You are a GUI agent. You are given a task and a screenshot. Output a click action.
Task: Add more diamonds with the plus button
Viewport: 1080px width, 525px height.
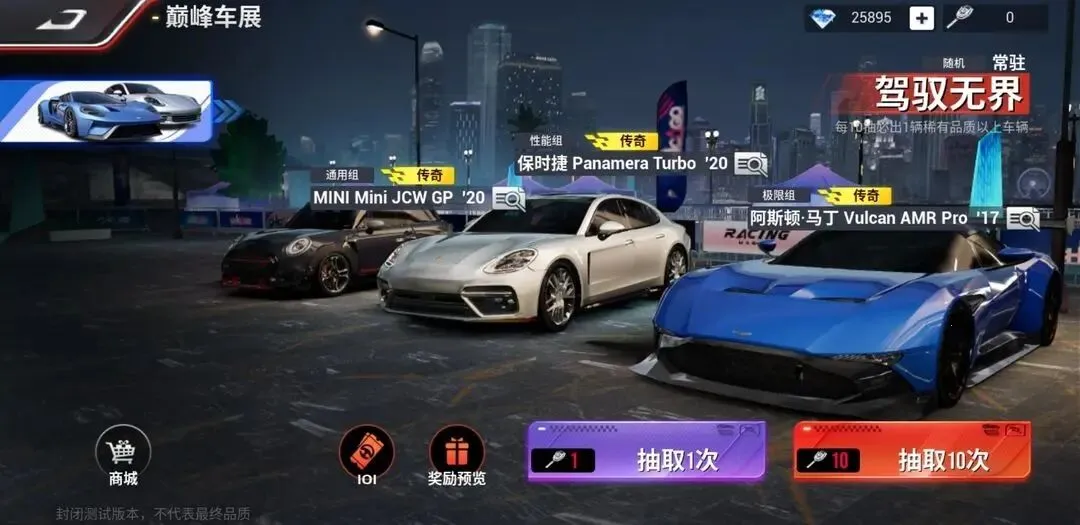(x=921, y=17)
